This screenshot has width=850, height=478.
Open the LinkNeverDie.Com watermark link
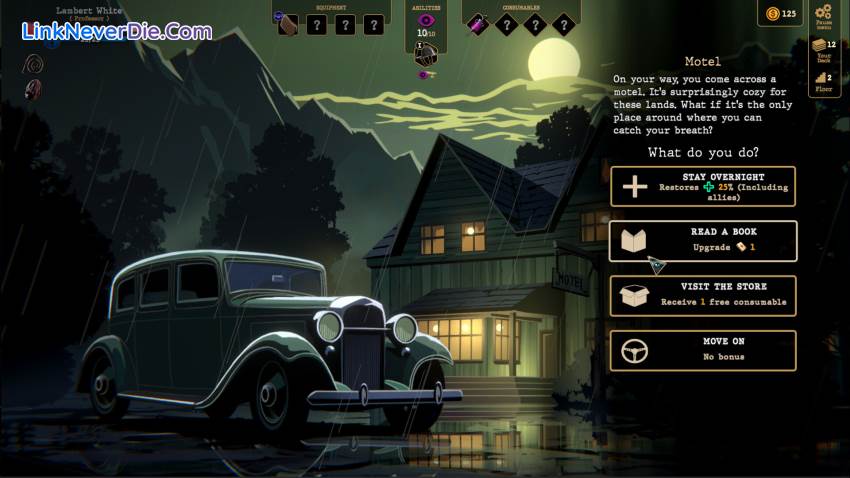[x=117, y=31]
